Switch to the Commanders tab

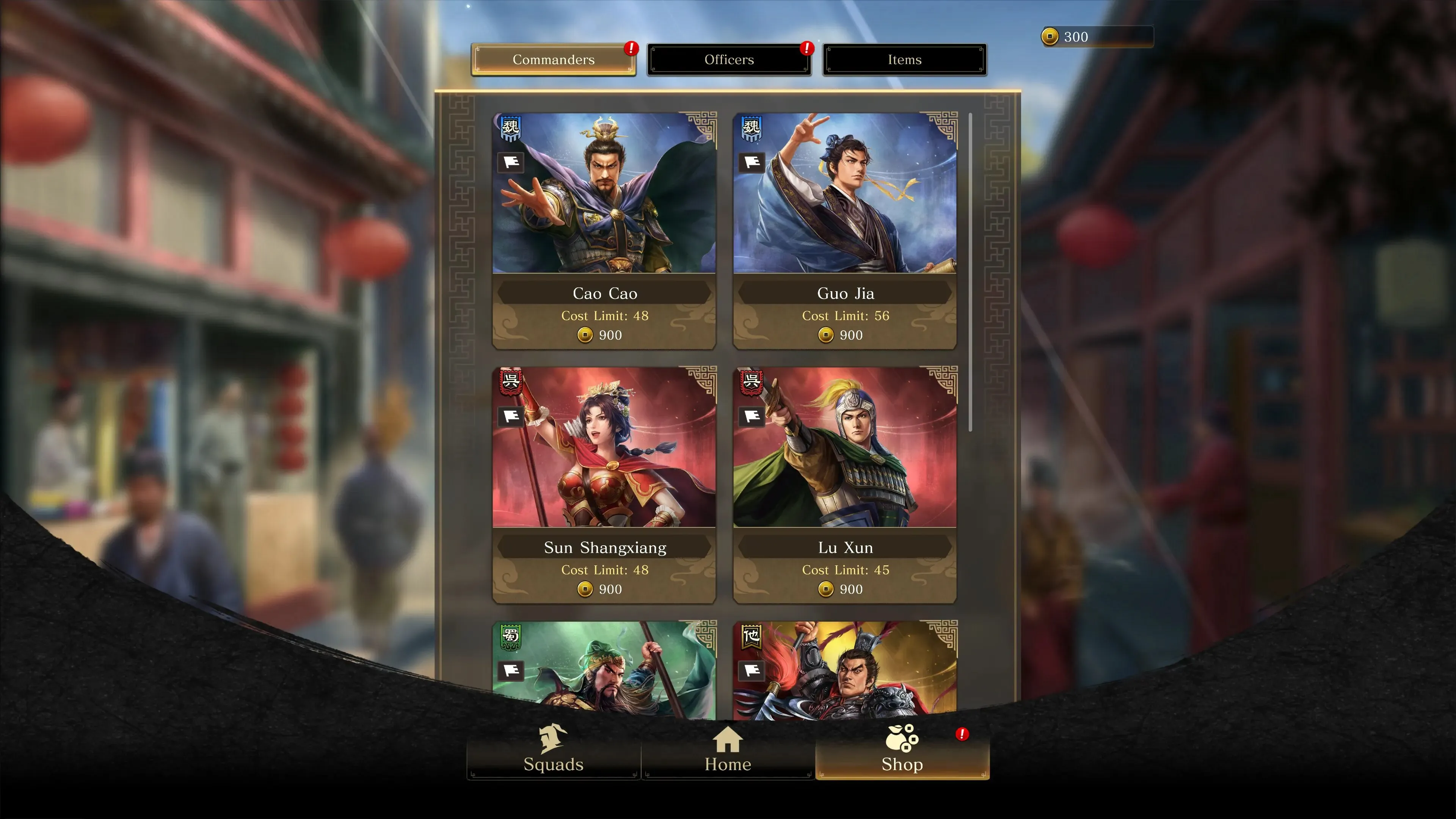coord(553,60)
